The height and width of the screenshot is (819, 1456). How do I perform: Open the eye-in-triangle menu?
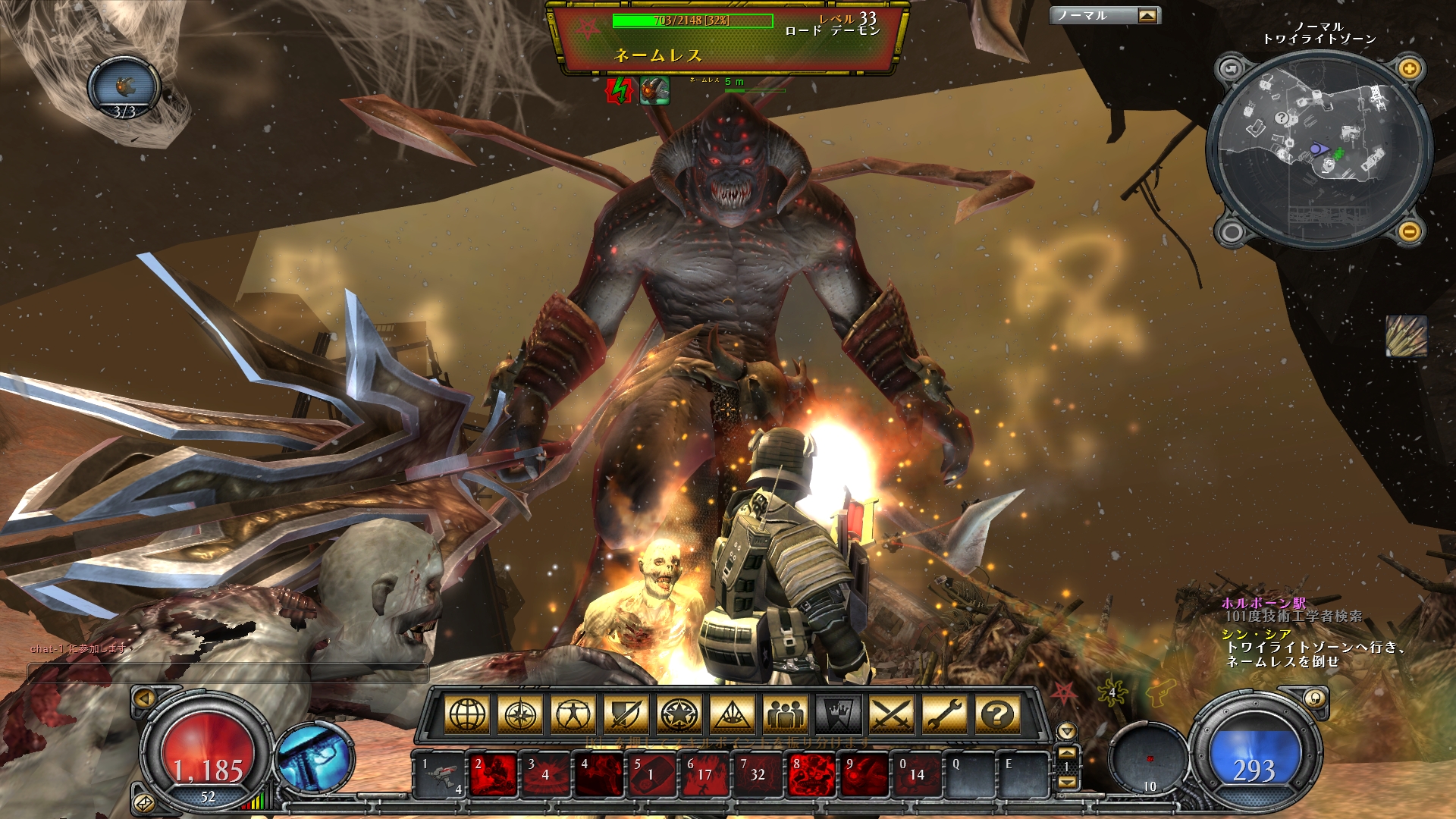tap(733, 714)
